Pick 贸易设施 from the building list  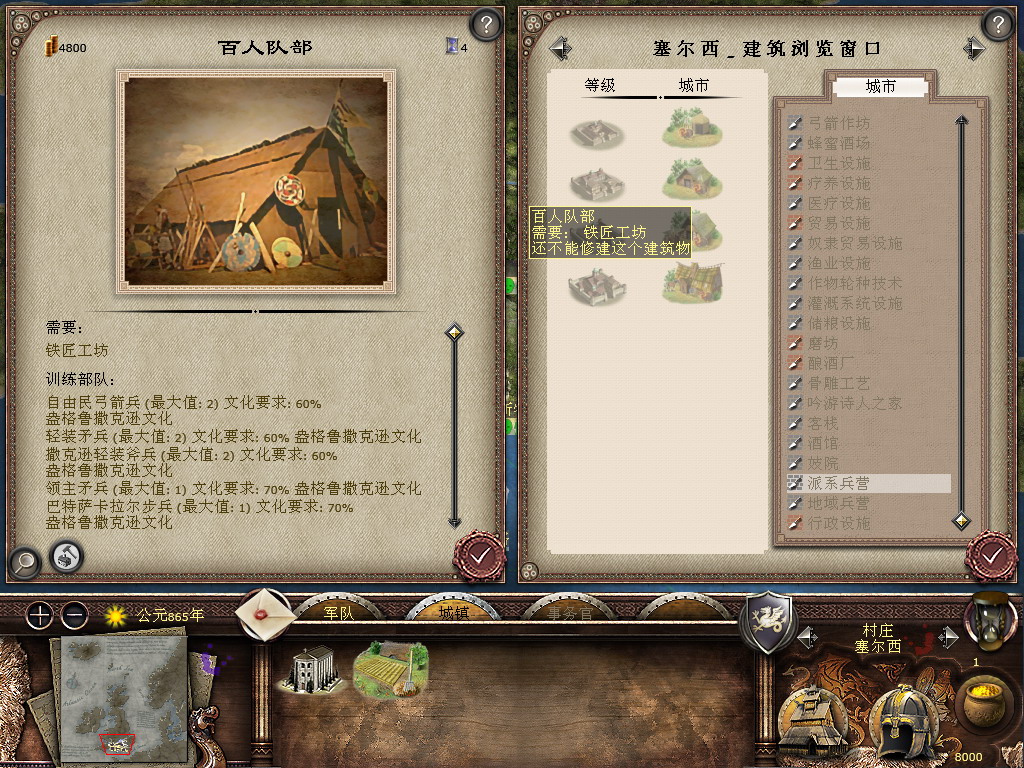pyautogui.click(x=839, y=223)
